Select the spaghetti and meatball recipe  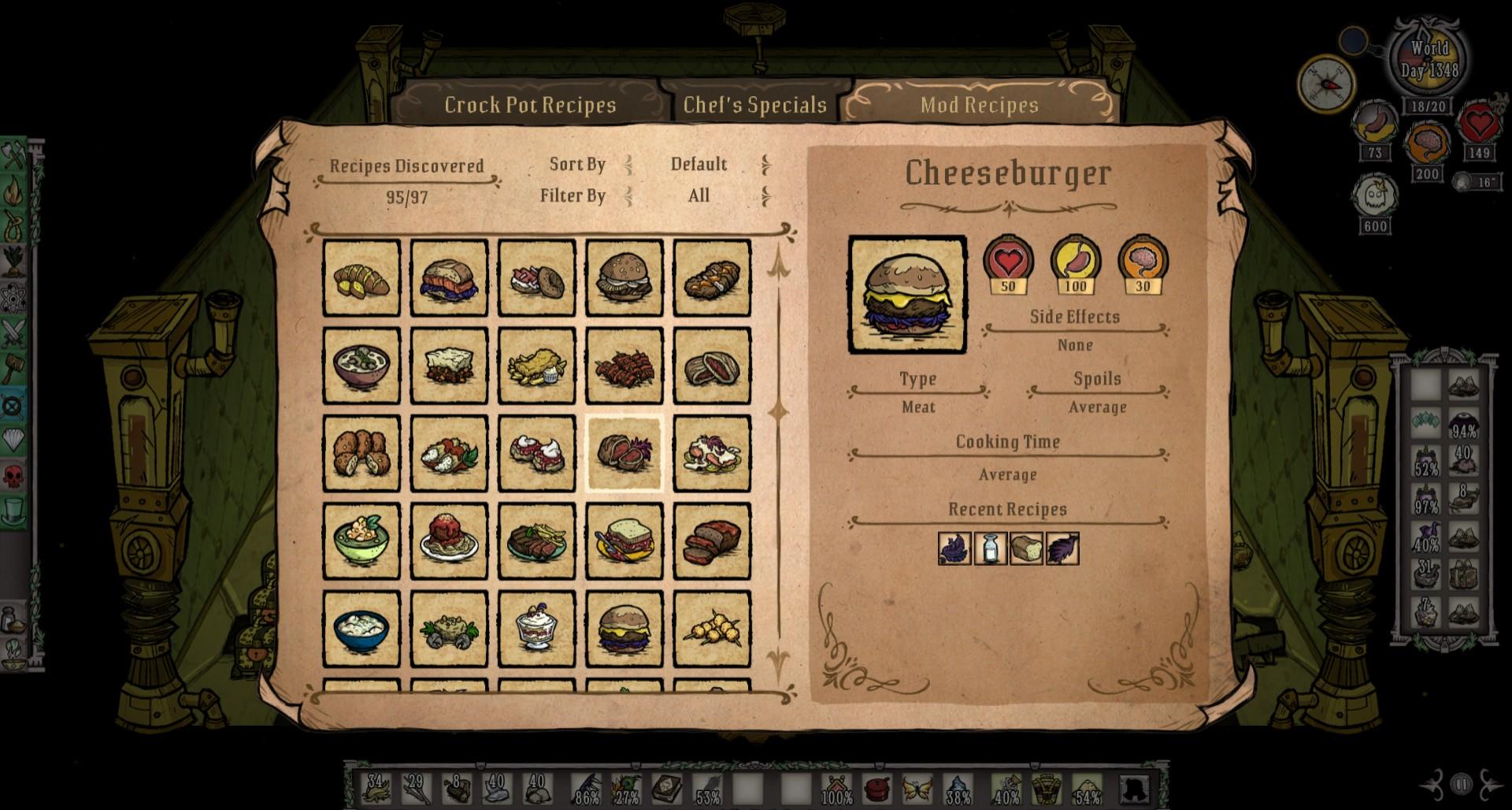tap(449, 541)
